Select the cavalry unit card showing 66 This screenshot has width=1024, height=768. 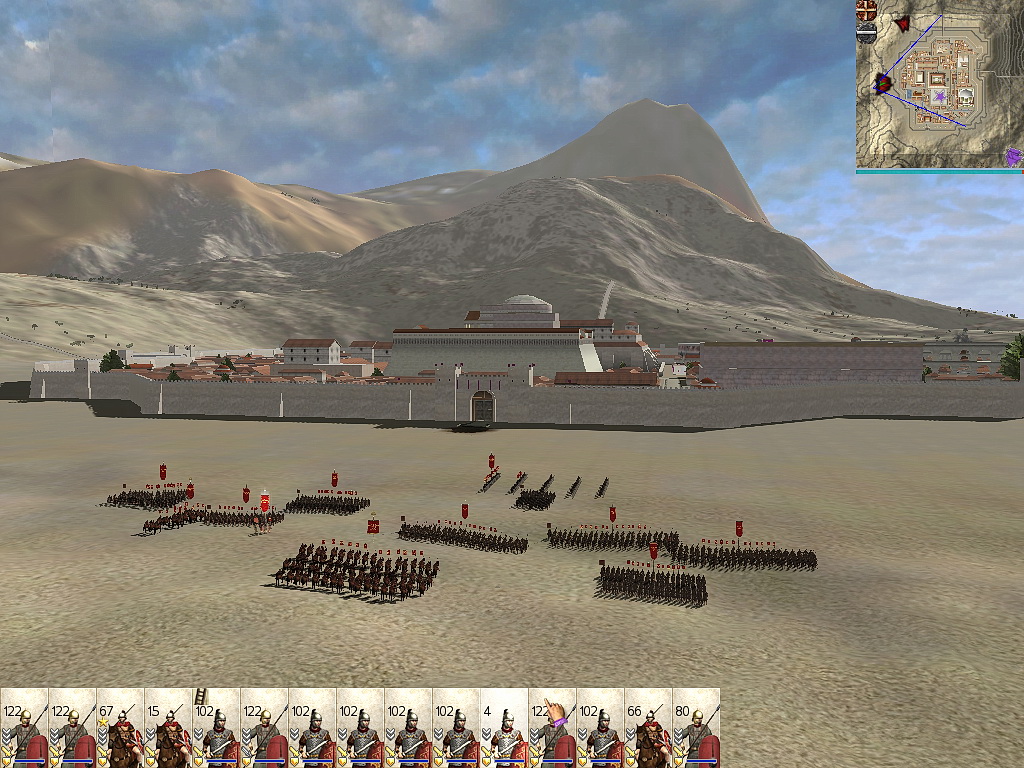point(648,728)
